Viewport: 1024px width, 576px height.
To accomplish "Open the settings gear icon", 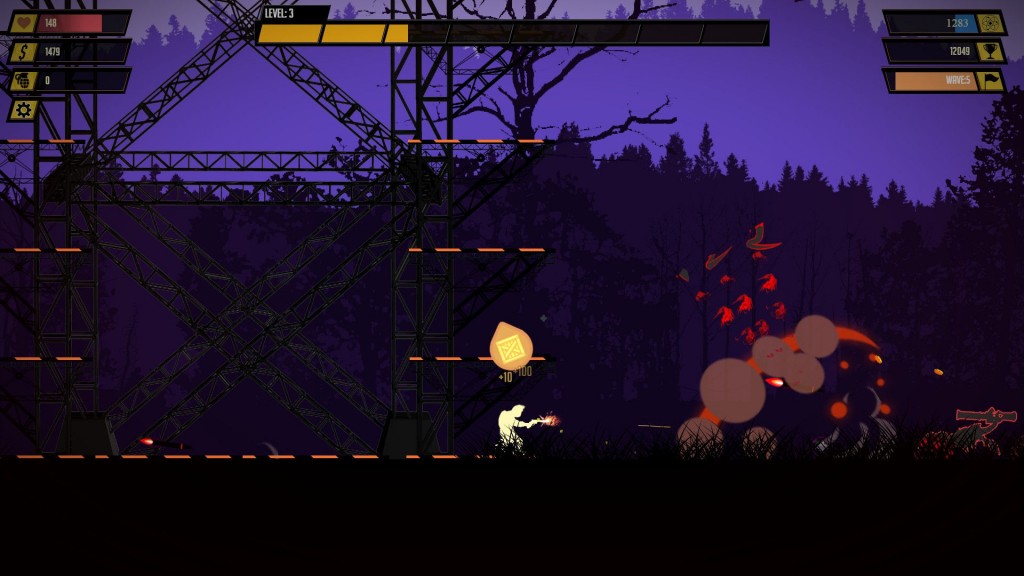I will coord(23,109).
